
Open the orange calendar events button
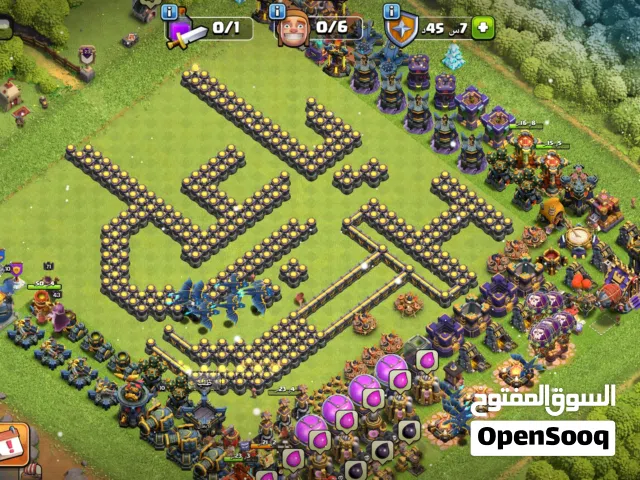pyautogui.click(x=12, y=441)
